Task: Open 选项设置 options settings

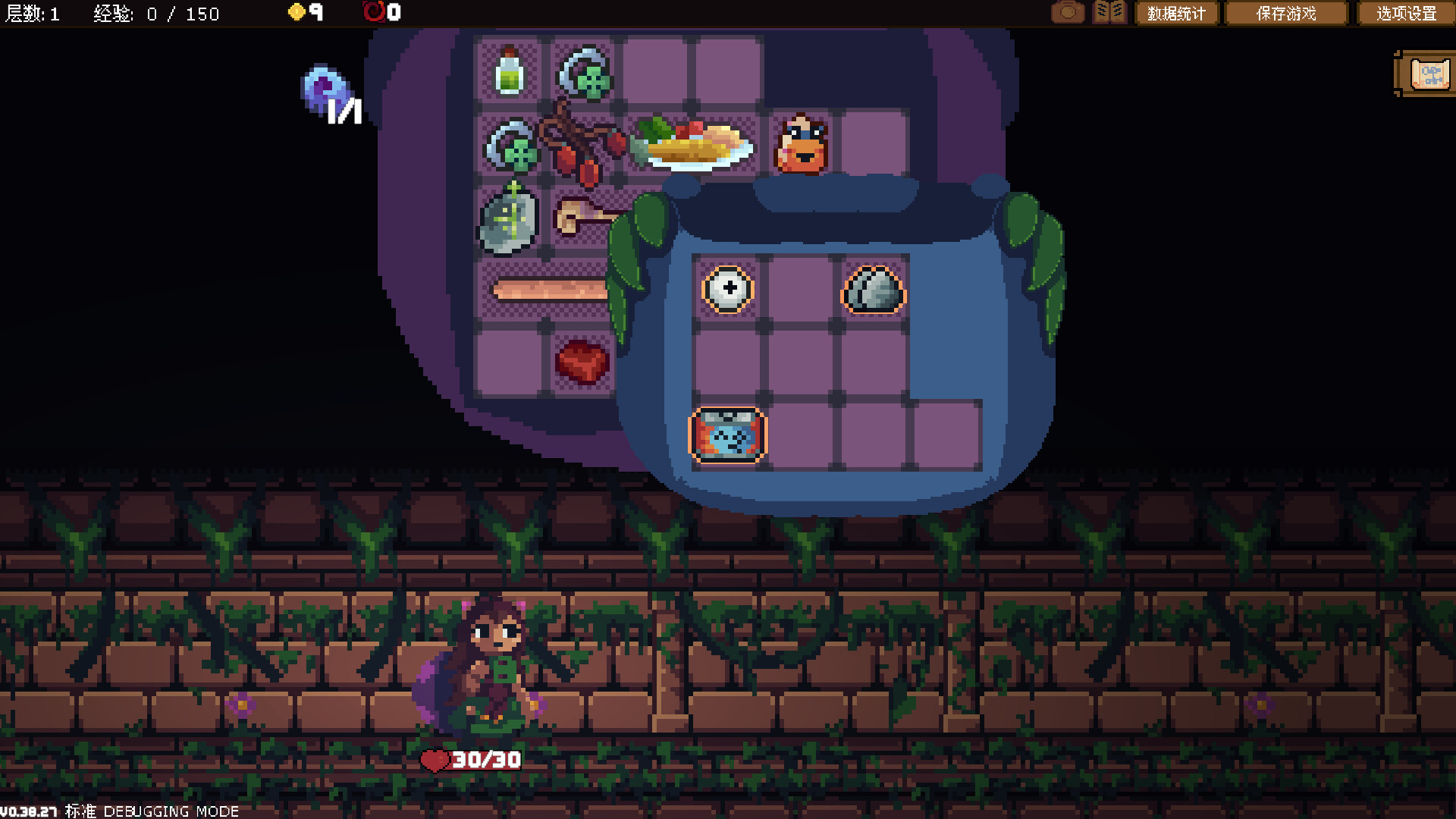Action: click(1406, 13)
